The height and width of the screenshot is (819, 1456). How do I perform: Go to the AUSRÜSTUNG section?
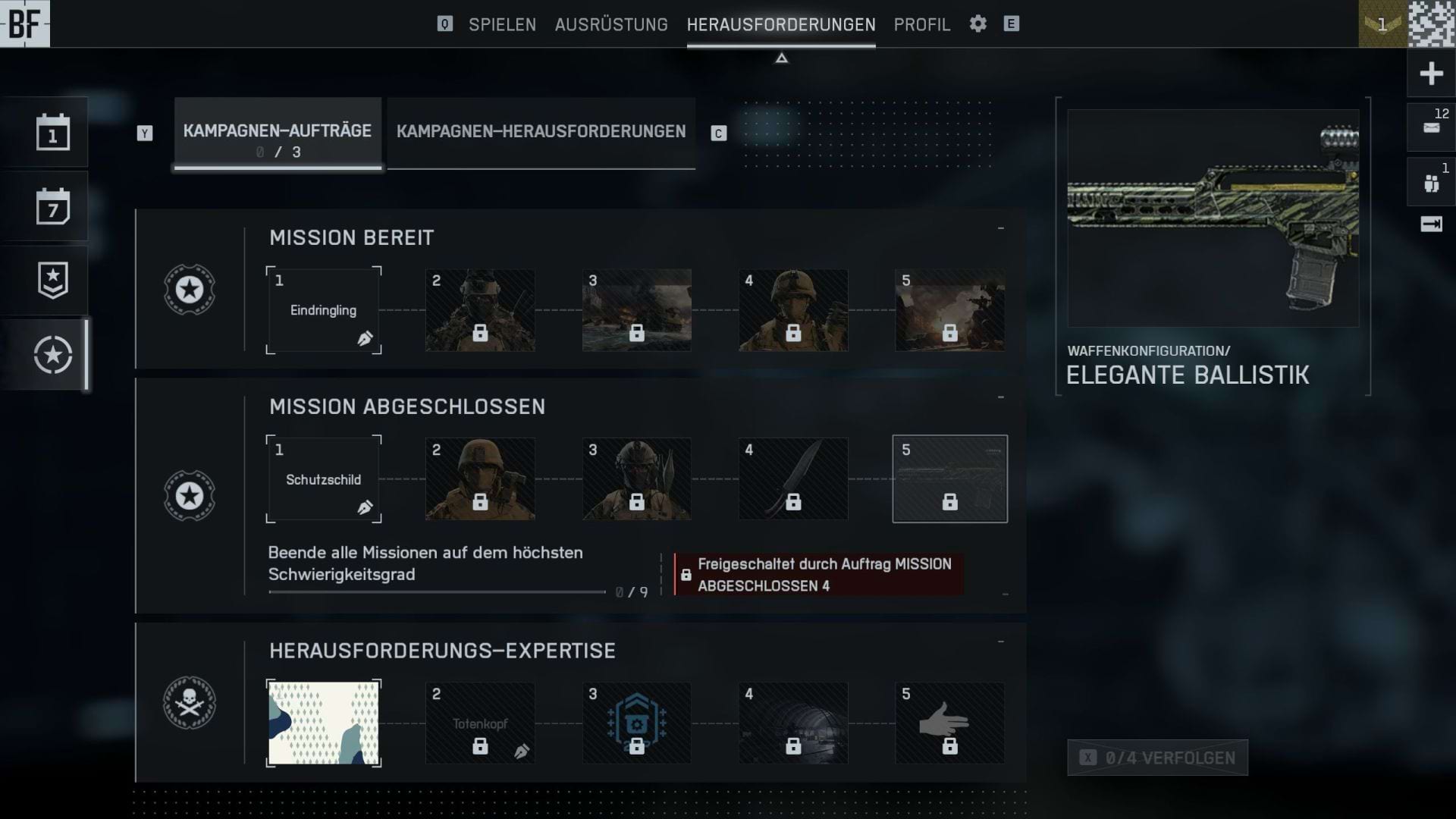(611, 24)
